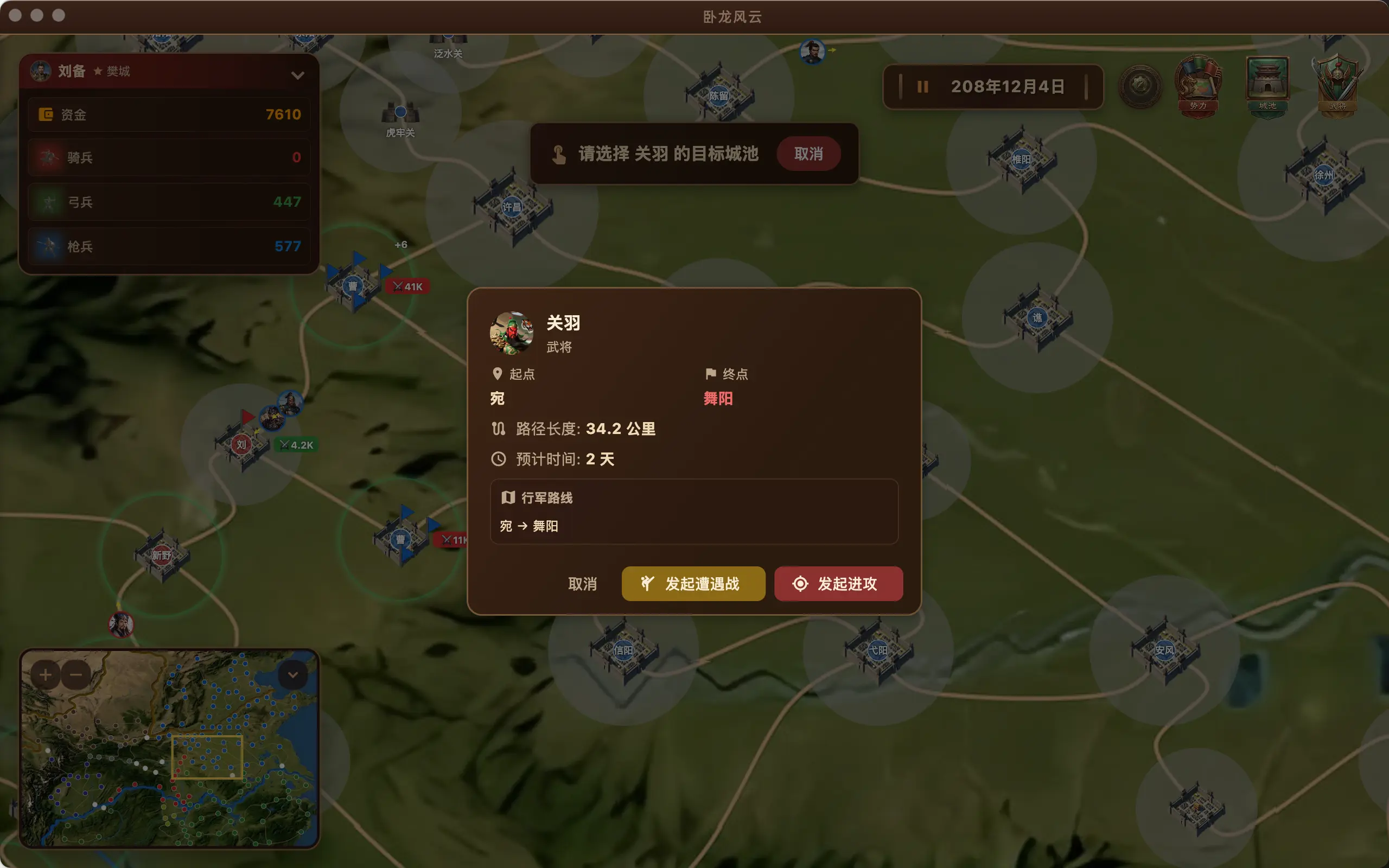Collapse the minimap with its chevron
The image size is (1389, 868).
coord(294,674)
